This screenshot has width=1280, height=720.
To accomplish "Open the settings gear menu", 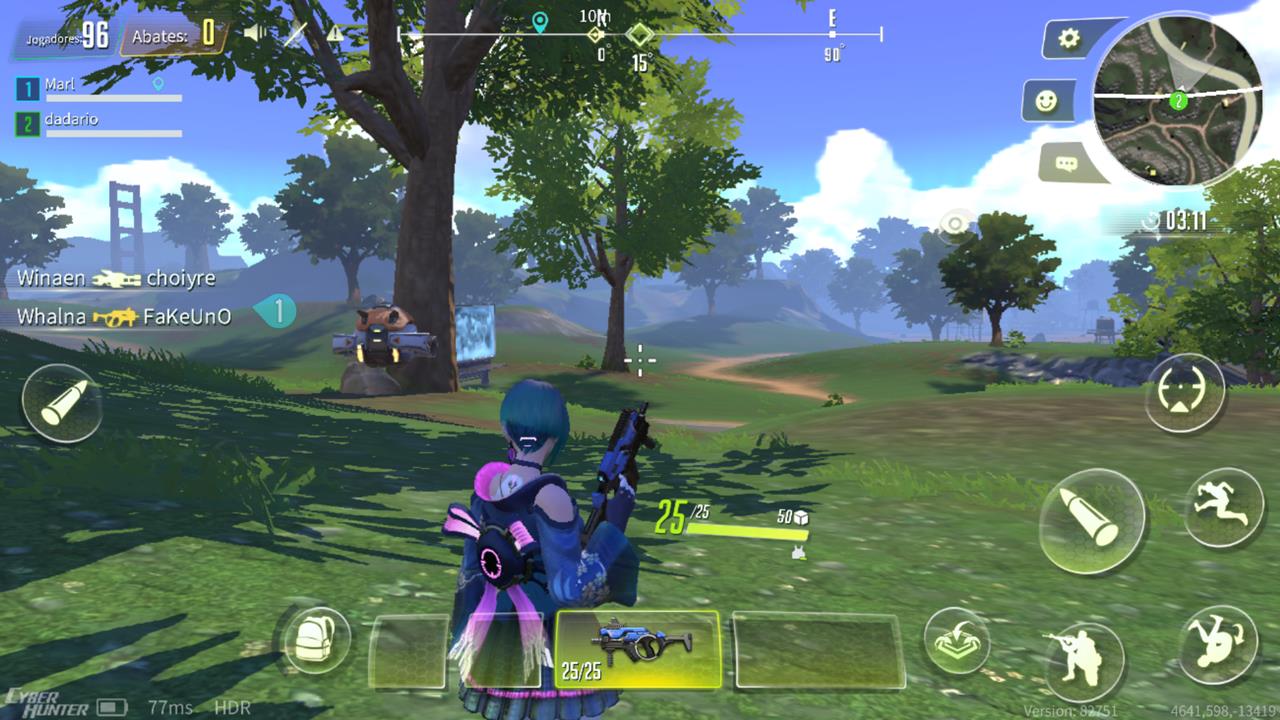I will 1069,40.
